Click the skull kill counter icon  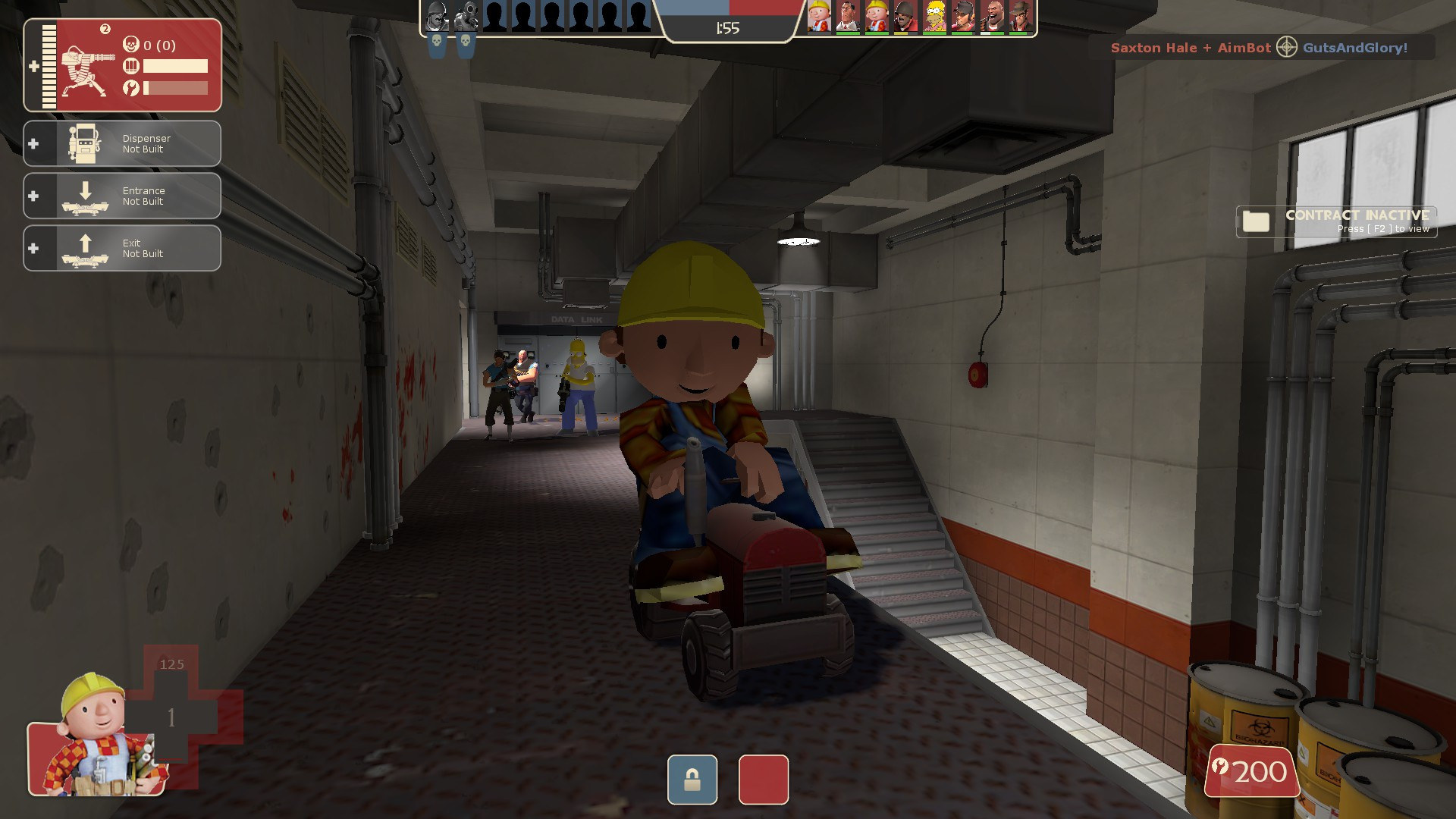[x=130, y=45]
